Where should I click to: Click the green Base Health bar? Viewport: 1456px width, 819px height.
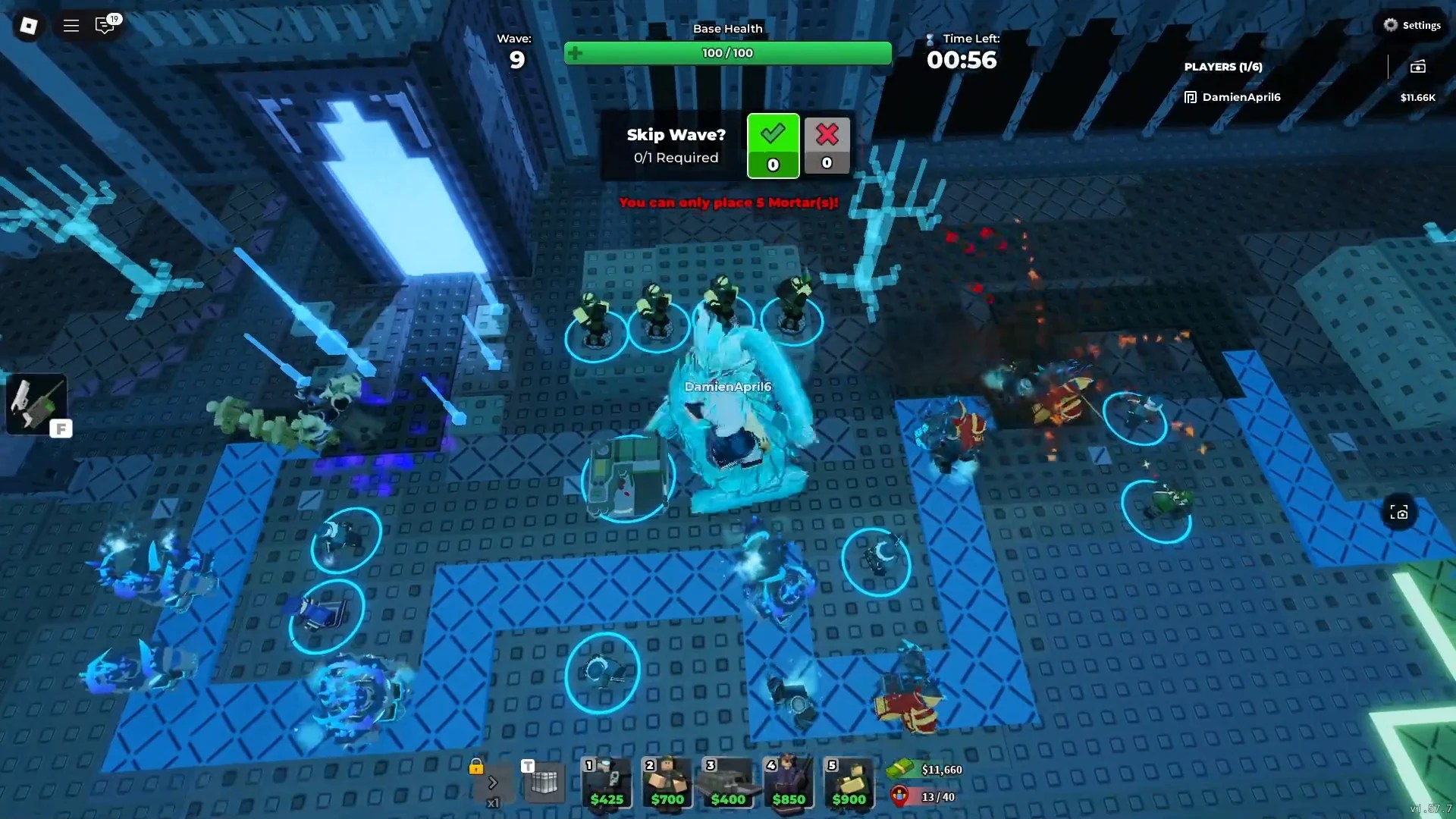tap(727, 53)
